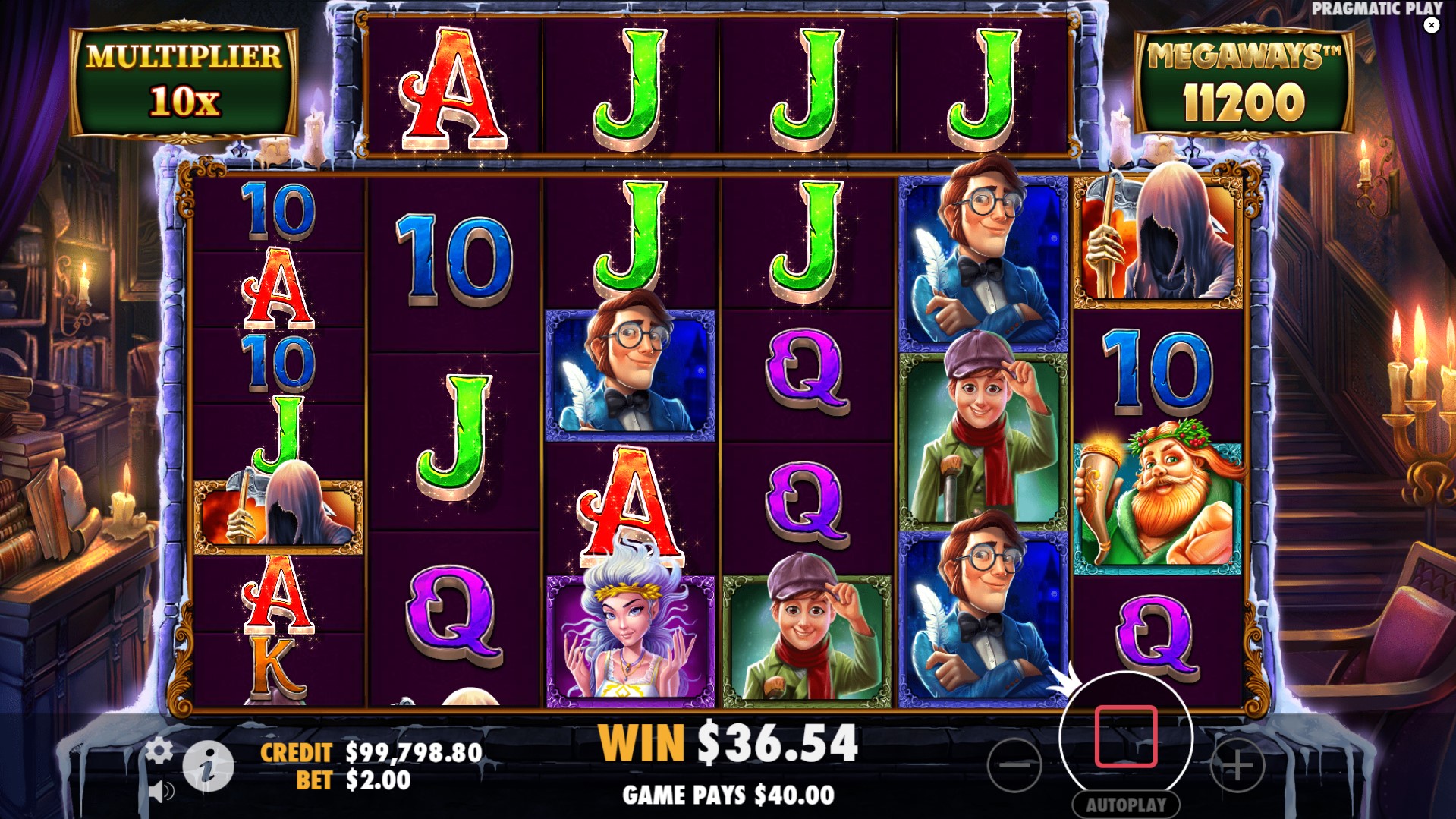Click the Multiplier 10x display panel
Screen dimensions: 1456x819
[x=181, y=78]
